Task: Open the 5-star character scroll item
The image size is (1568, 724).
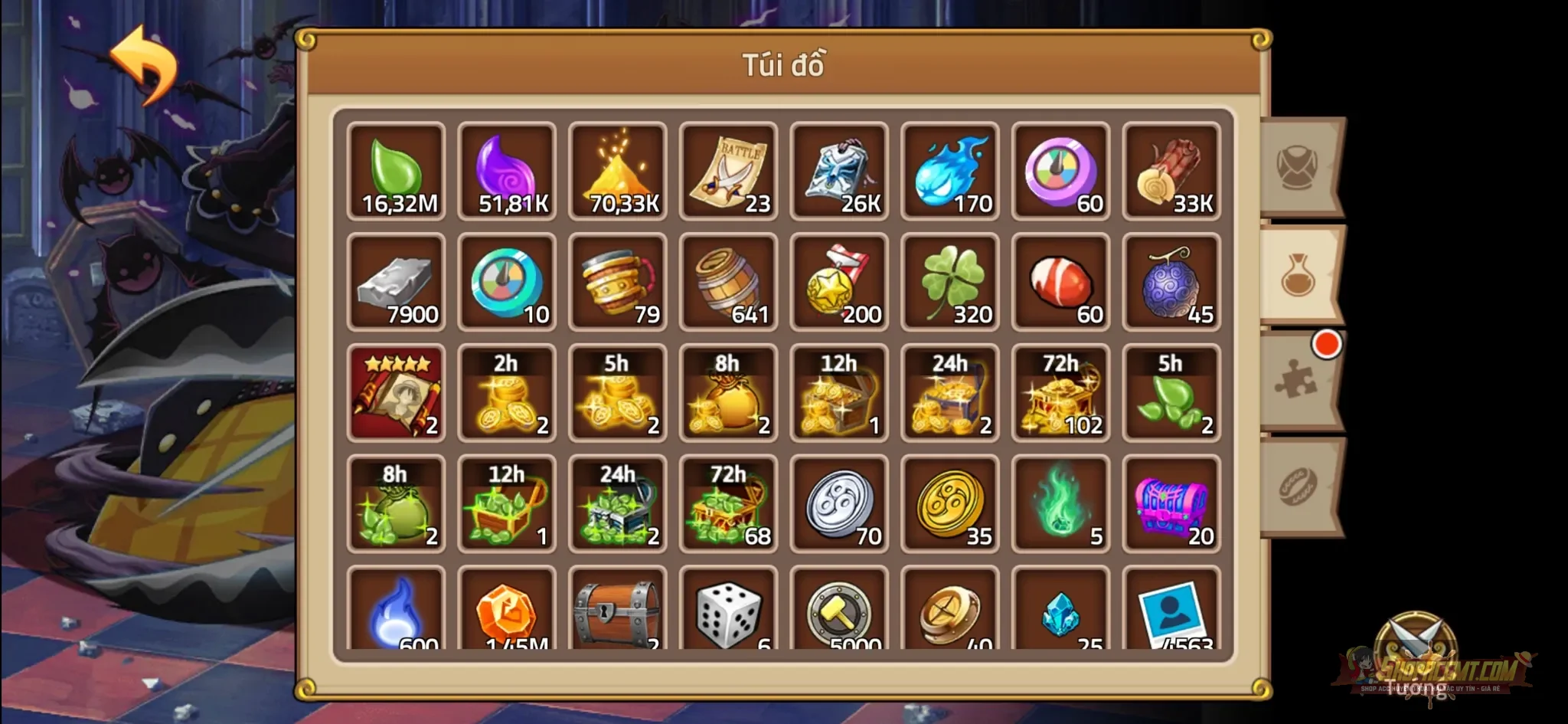Action: click(397, 393)
